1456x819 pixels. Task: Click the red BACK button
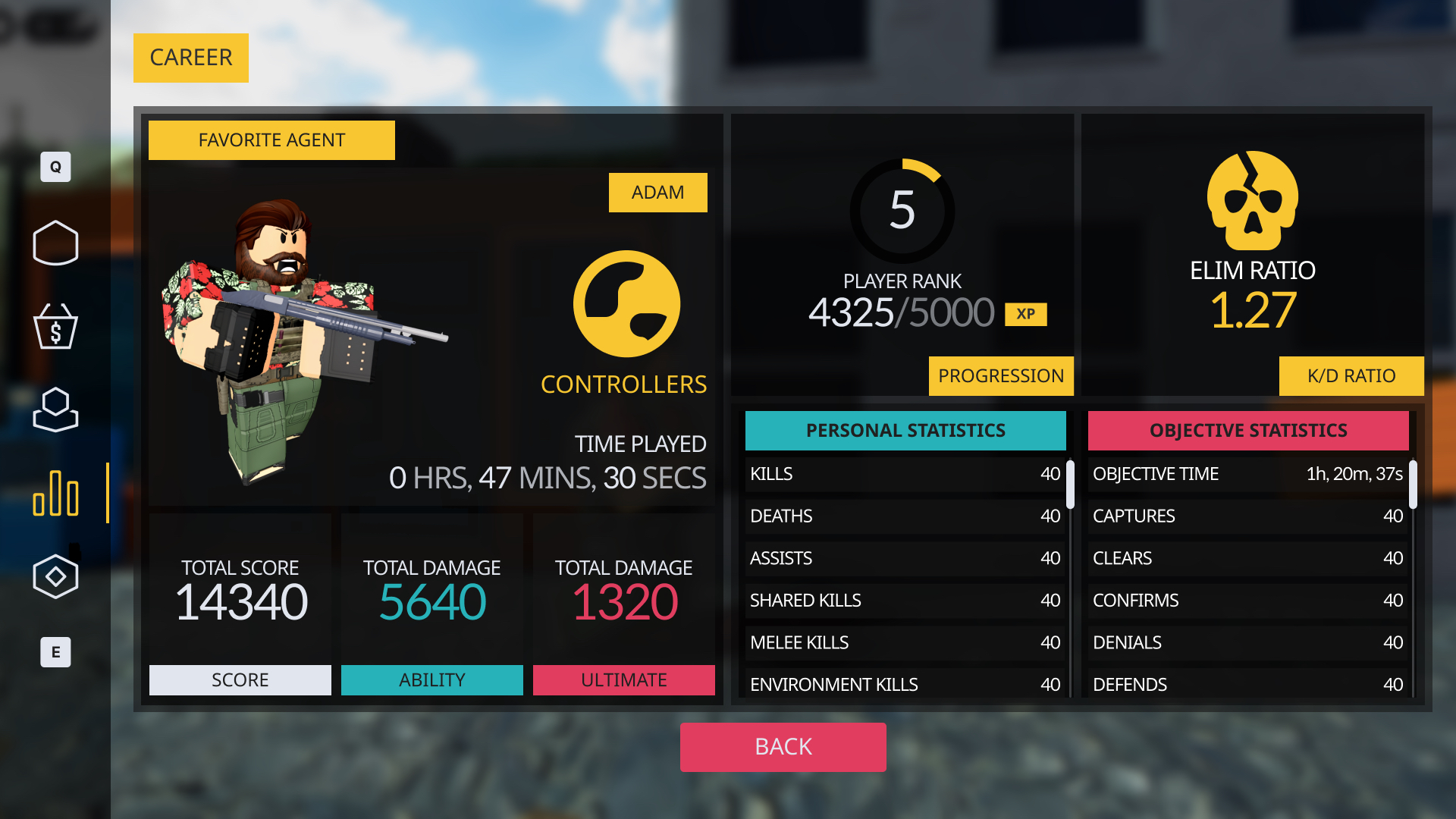pos(783,747)
